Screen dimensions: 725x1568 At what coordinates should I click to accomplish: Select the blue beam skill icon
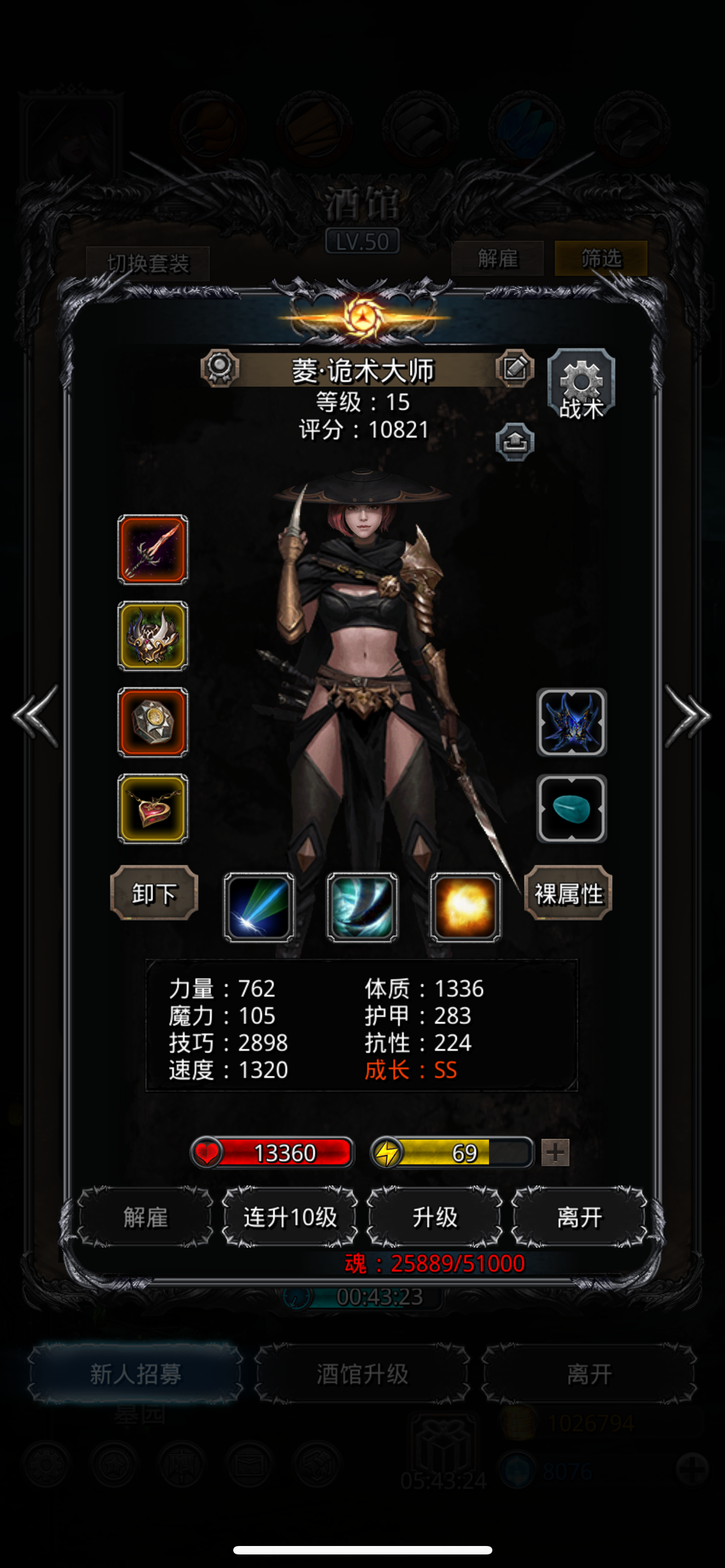pyautogui.click(x=259, y=907)
